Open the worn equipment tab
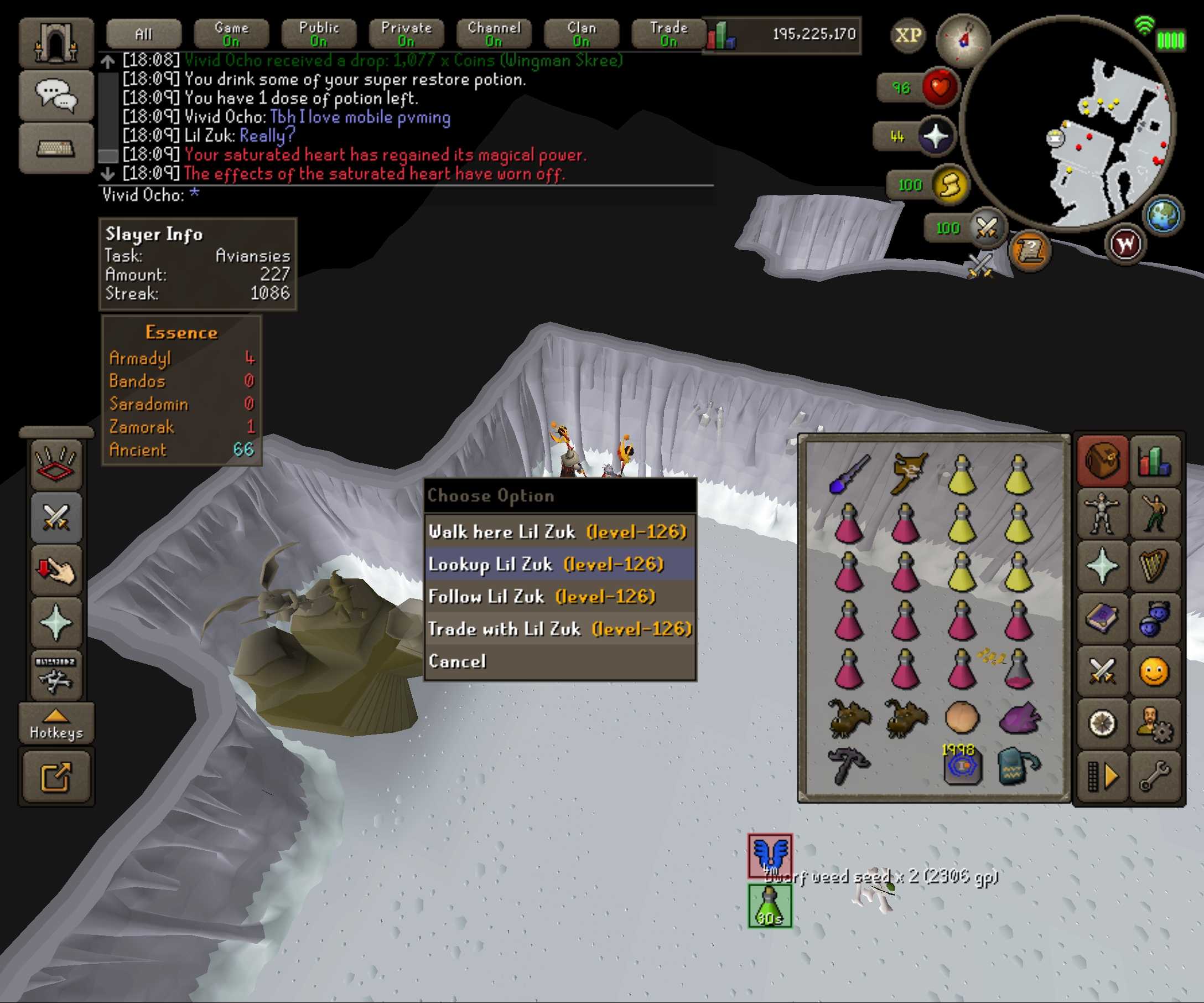Viewport: 1204px width, 1003px height. (x=1102, y=514)
